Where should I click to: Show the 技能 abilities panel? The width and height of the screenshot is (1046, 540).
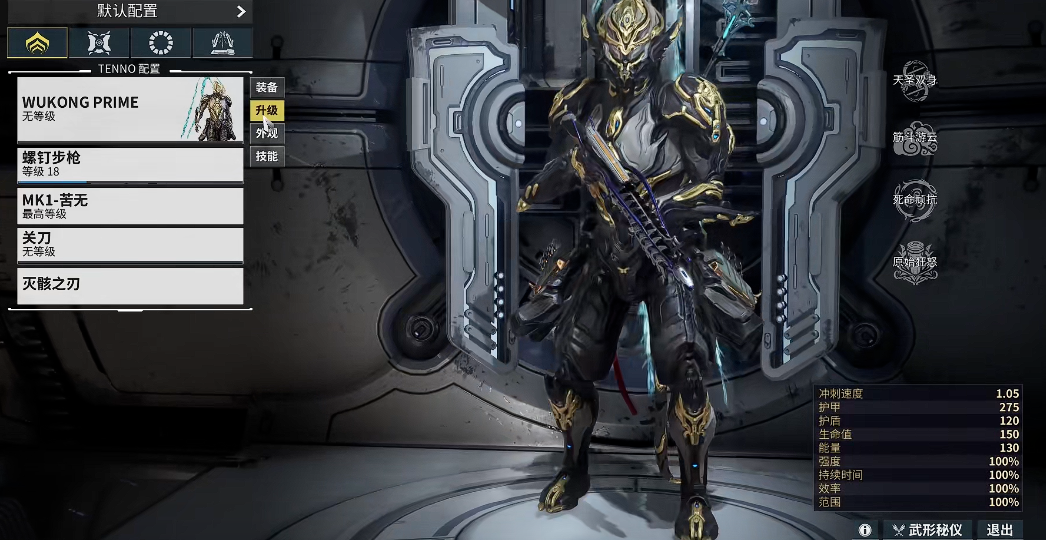point(266,157)
